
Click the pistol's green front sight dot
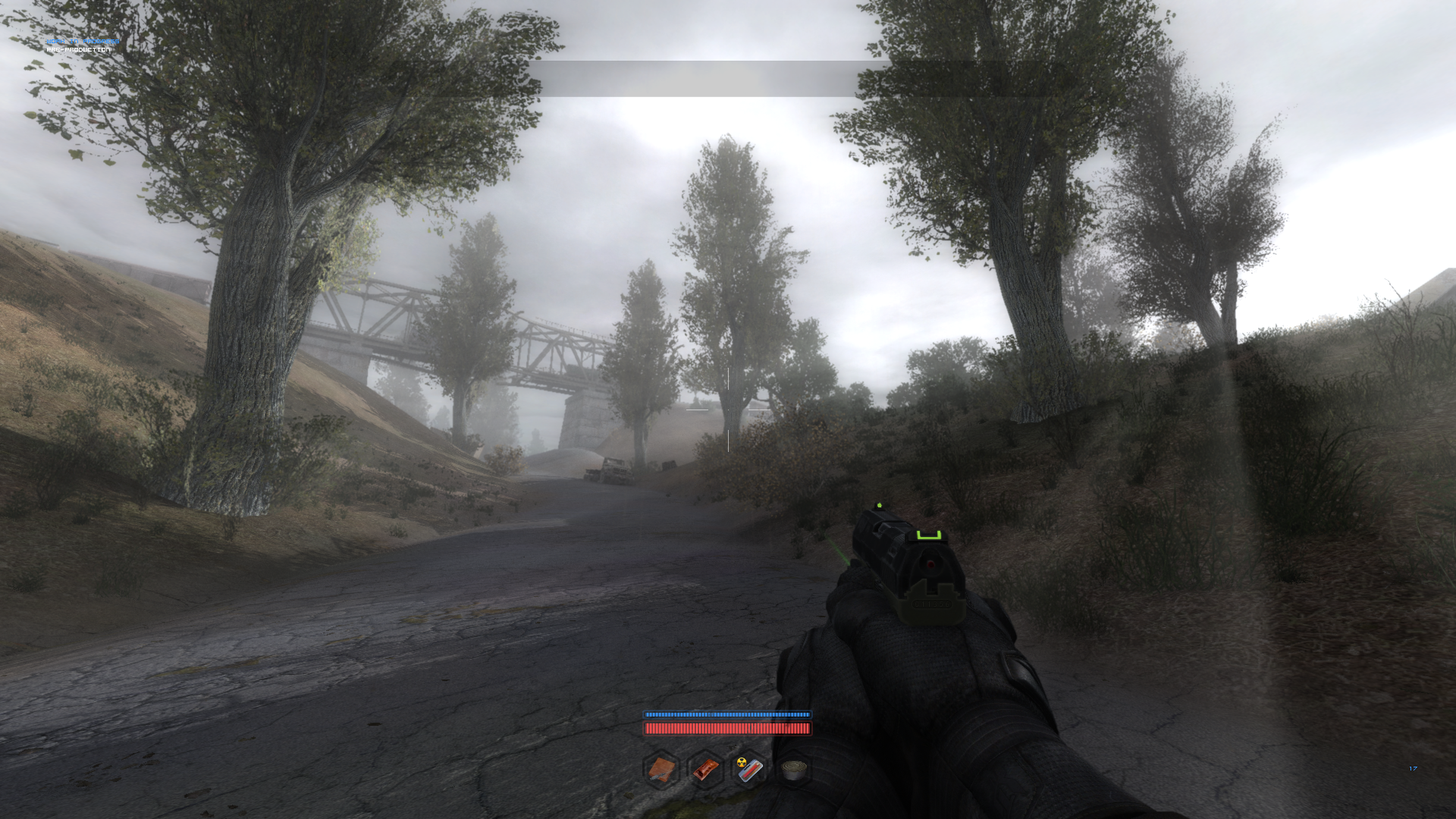879,505
